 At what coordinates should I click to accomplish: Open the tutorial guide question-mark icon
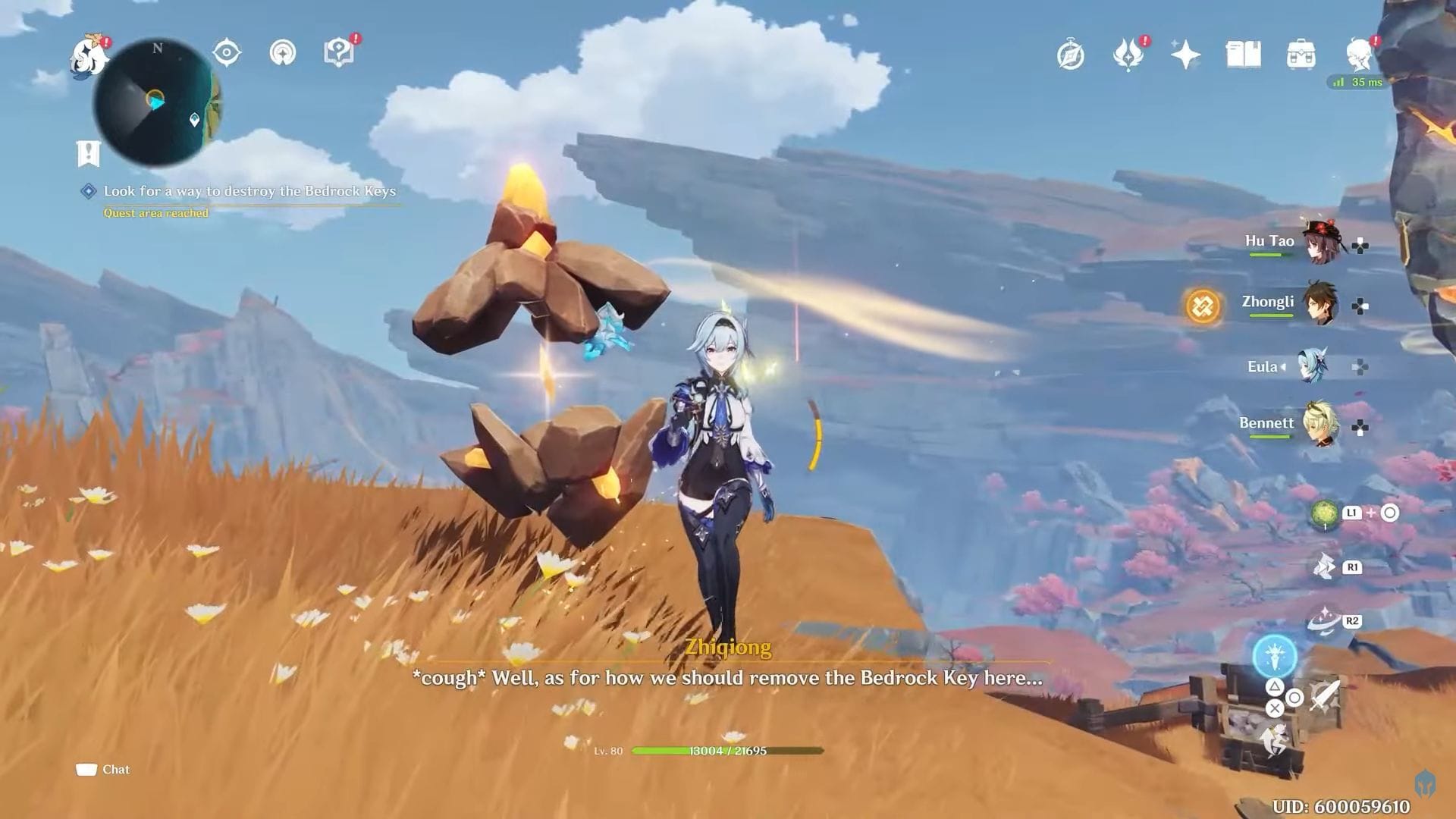340,52
